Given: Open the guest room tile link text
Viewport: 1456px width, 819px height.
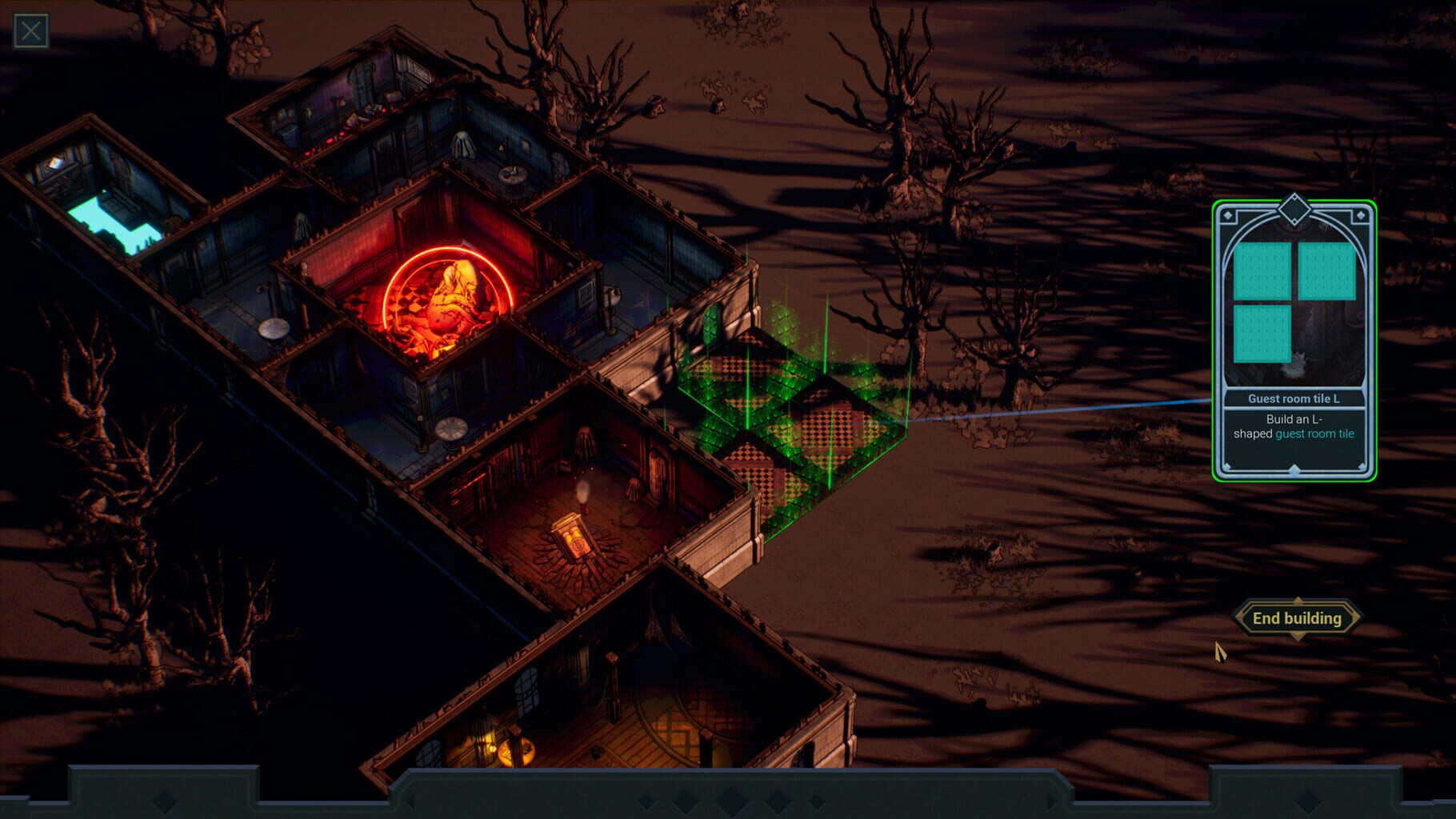Looking at the screenshot, I should coord(1315,434).
